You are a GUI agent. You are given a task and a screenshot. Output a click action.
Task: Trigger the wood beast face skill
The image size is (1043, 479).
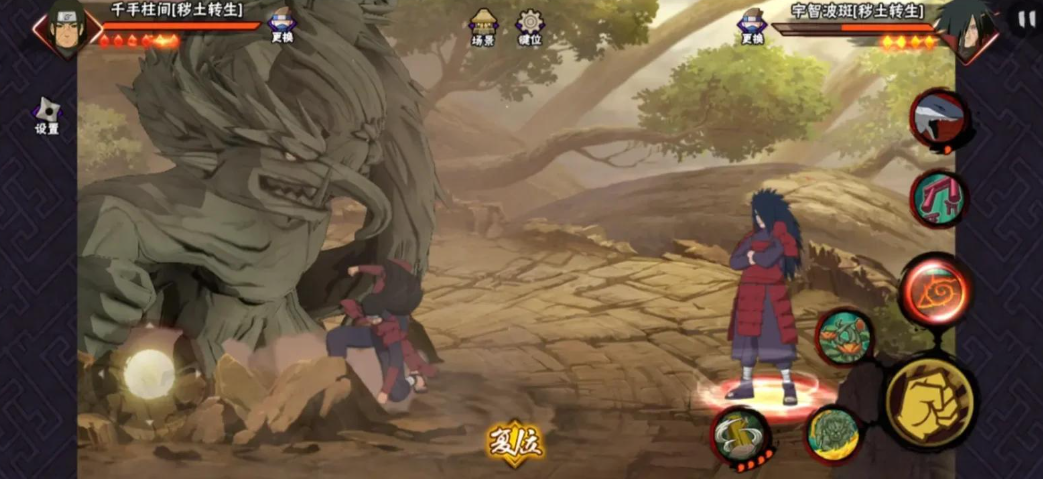click(x=834, y=433)
